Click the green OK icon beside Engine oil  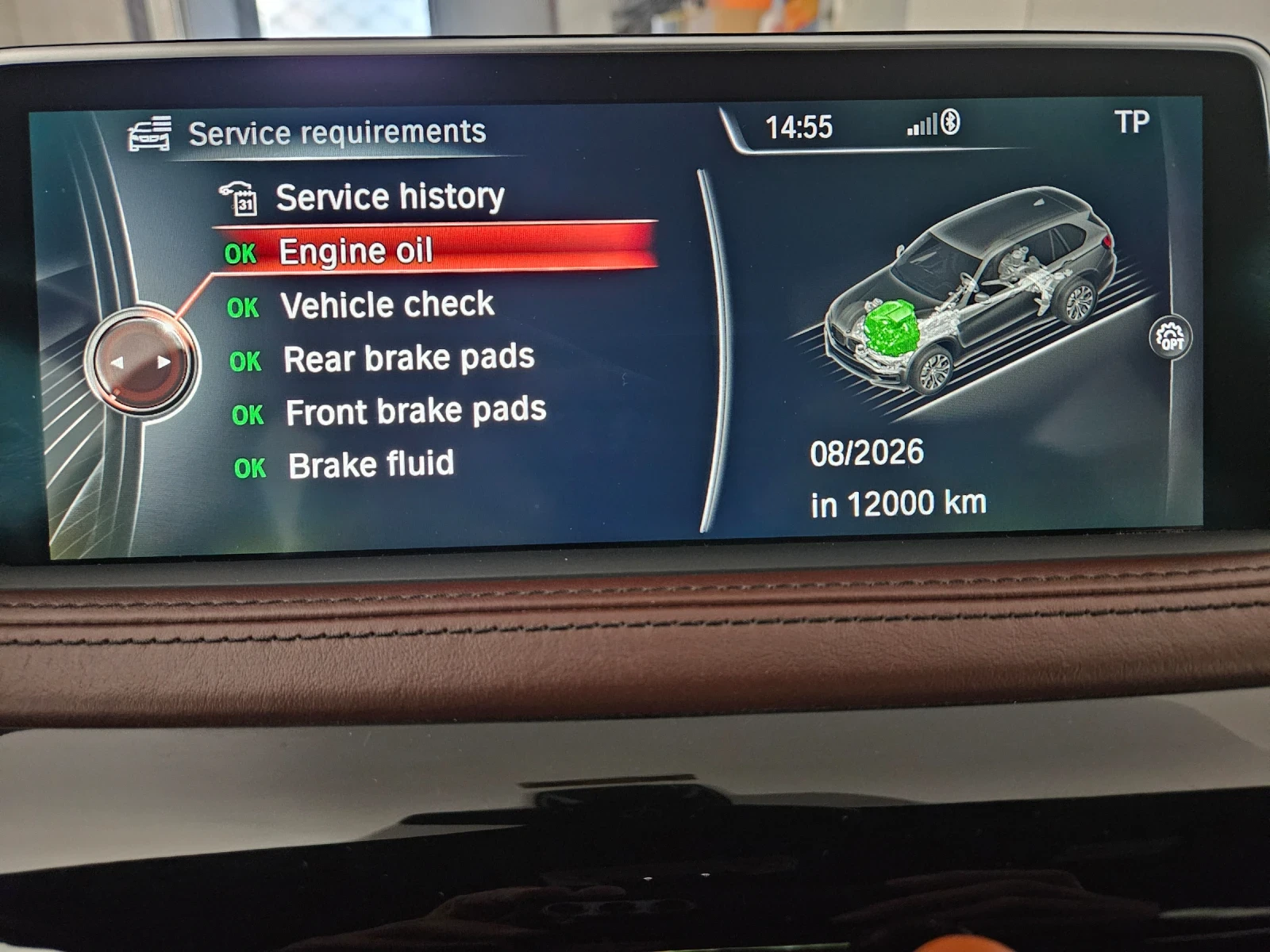click(x=244, y=252)
